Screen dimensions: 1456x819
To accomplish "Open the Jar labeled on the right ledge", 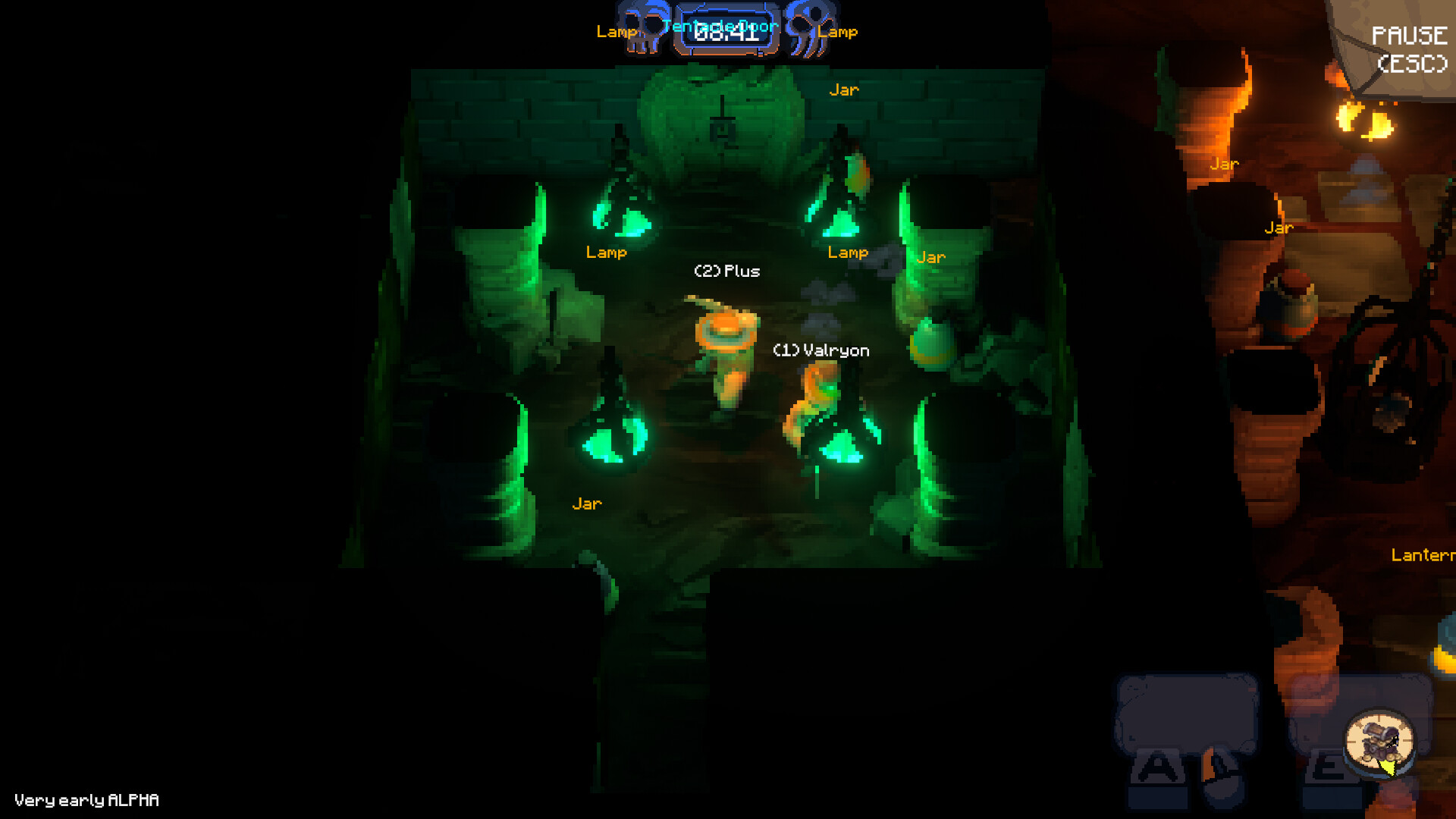I will point(931,258).
